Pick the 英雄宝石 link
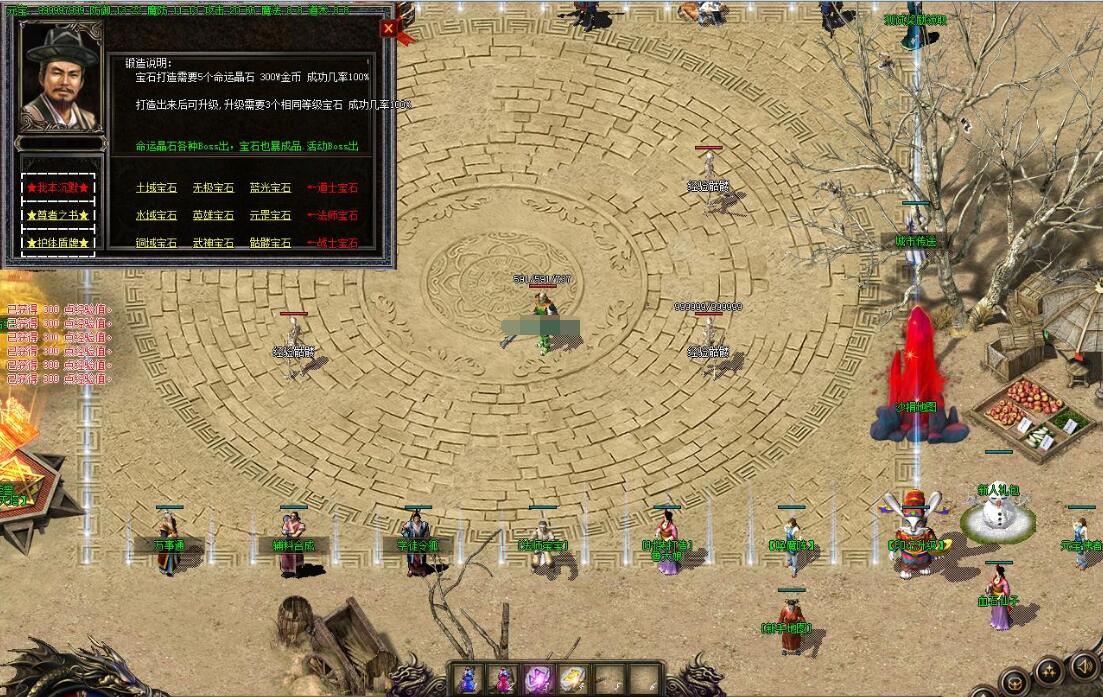The height and width of the screenshot is (697, 1103). [213, 215]
